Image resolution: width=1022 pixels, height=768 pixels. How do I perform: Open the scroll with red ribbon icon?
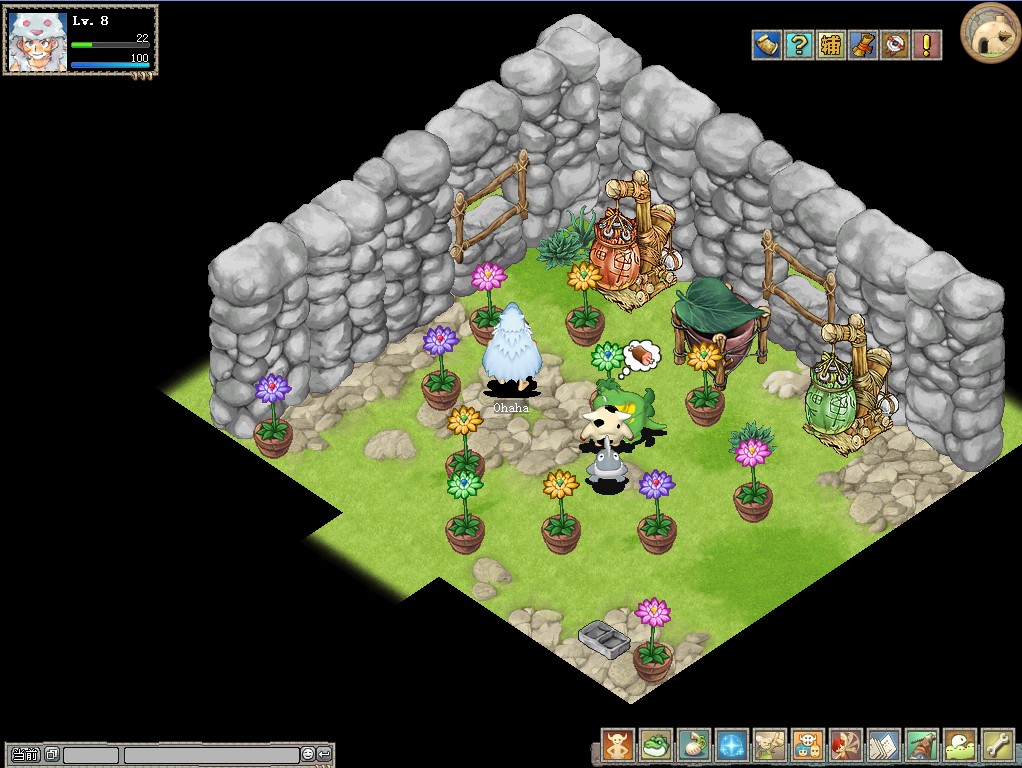[x=863, y=45]
